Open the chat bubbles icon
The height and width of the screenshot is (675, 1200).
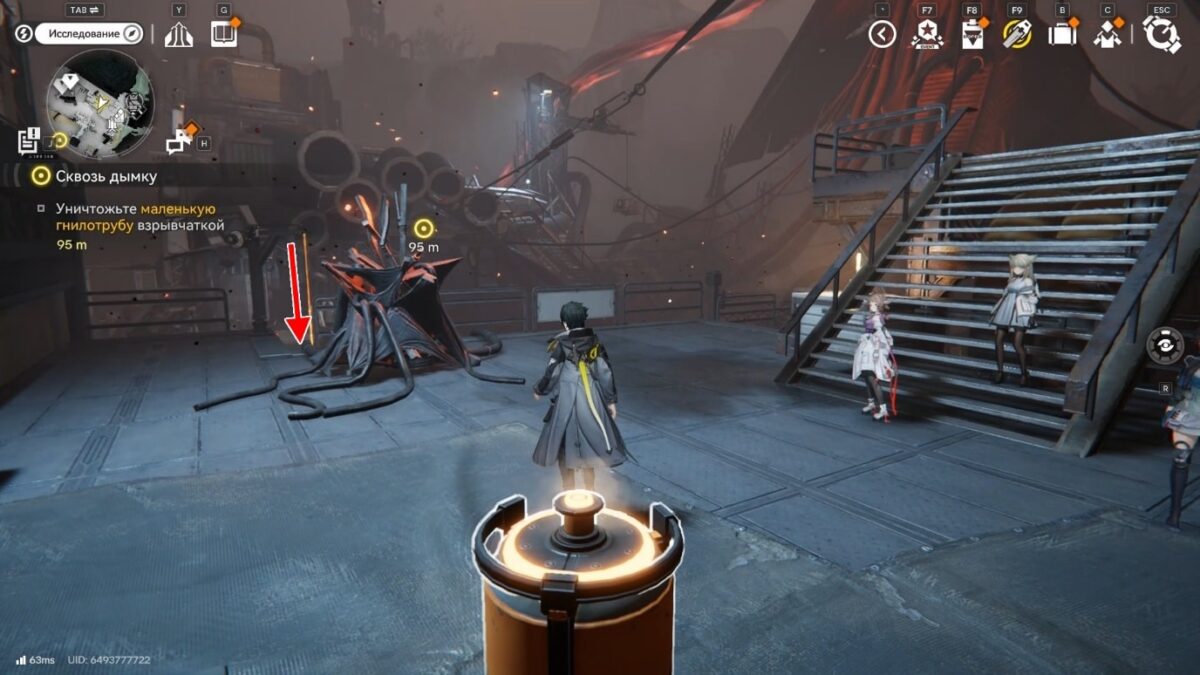pos(179,142)
